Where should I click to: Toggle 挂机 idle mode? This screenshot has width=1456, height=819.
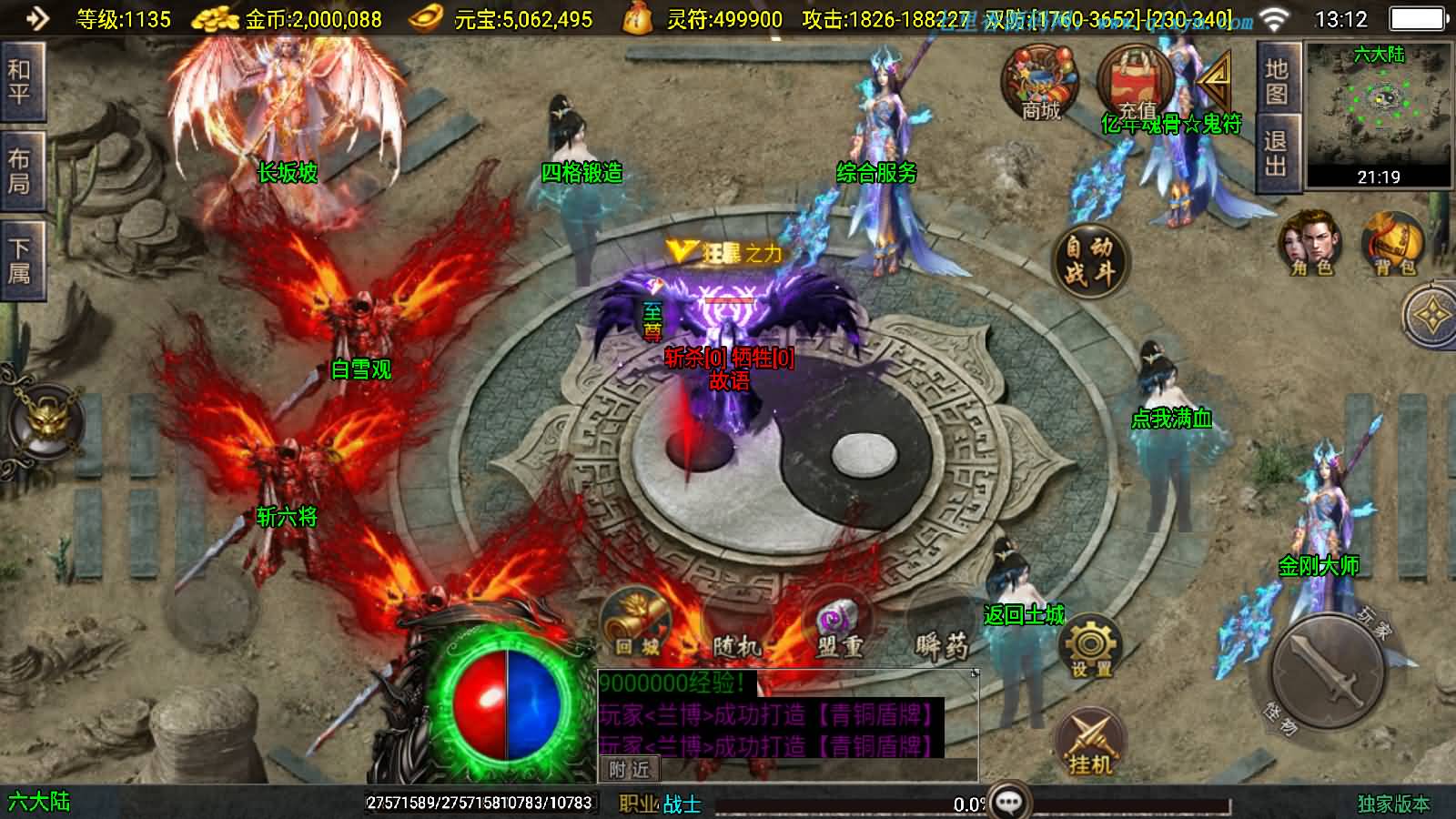coord(1089,743)
